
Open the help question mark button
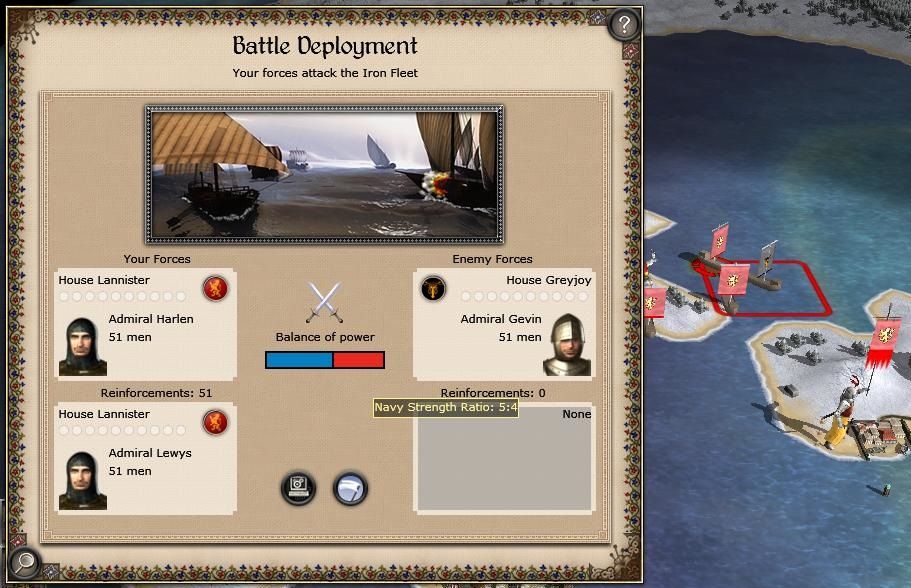(624, 23)
